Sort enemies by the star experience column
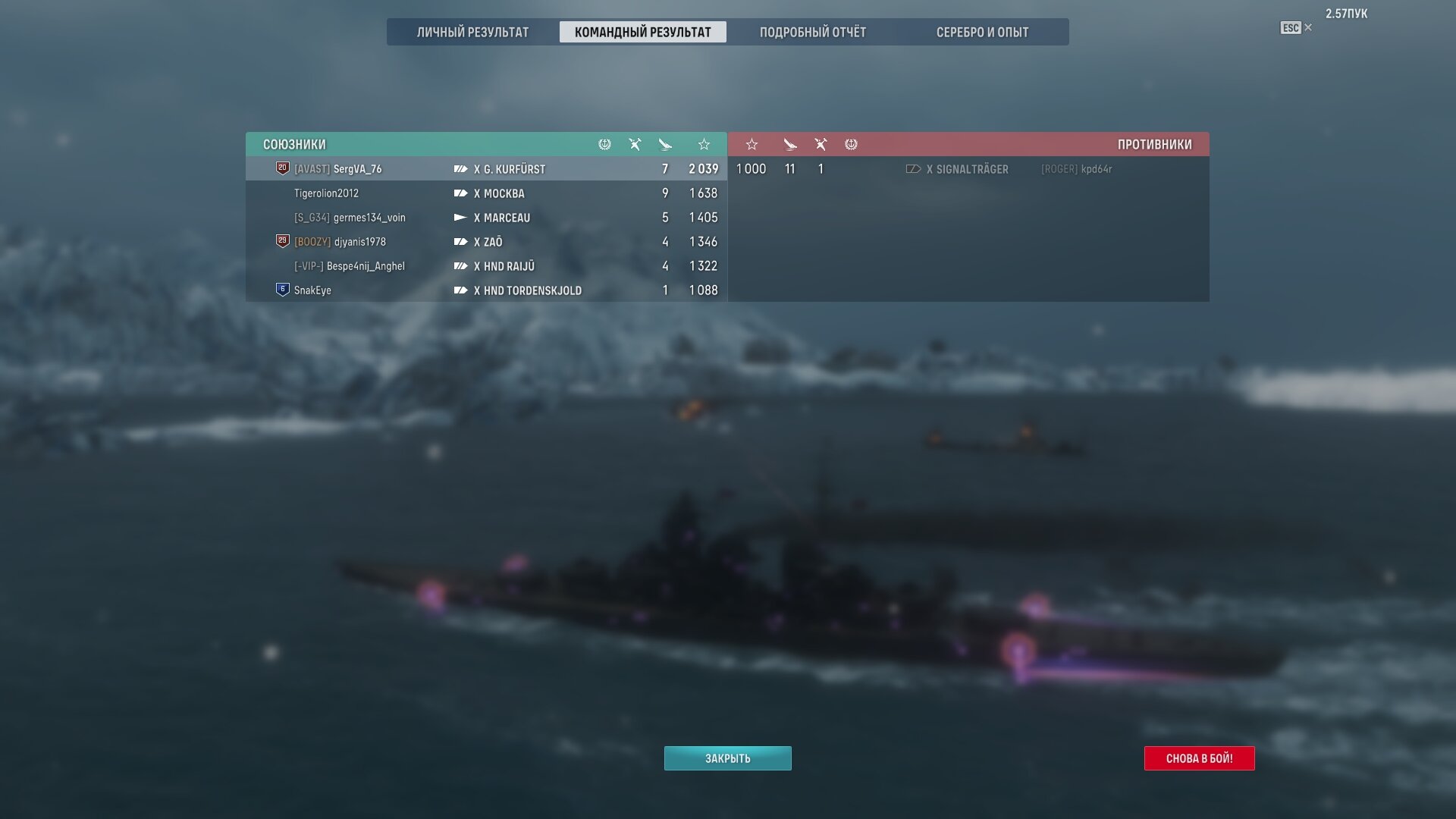1456x819 pixels. [752, 144]
